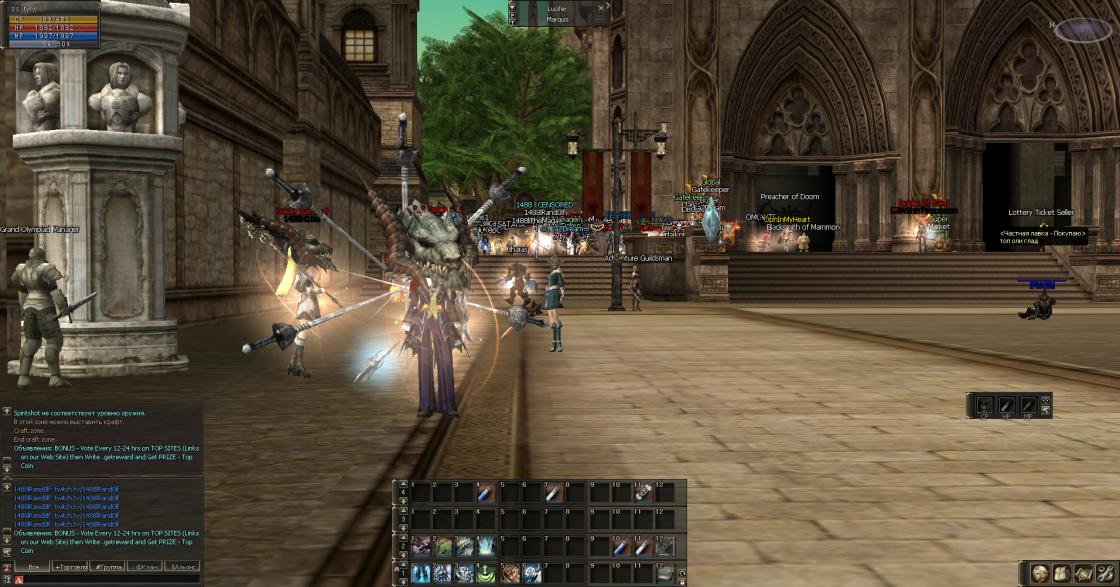Use the silver dumbbell-shaped item in top hotbar row
1120x587 pixels.
coord(643,492)
